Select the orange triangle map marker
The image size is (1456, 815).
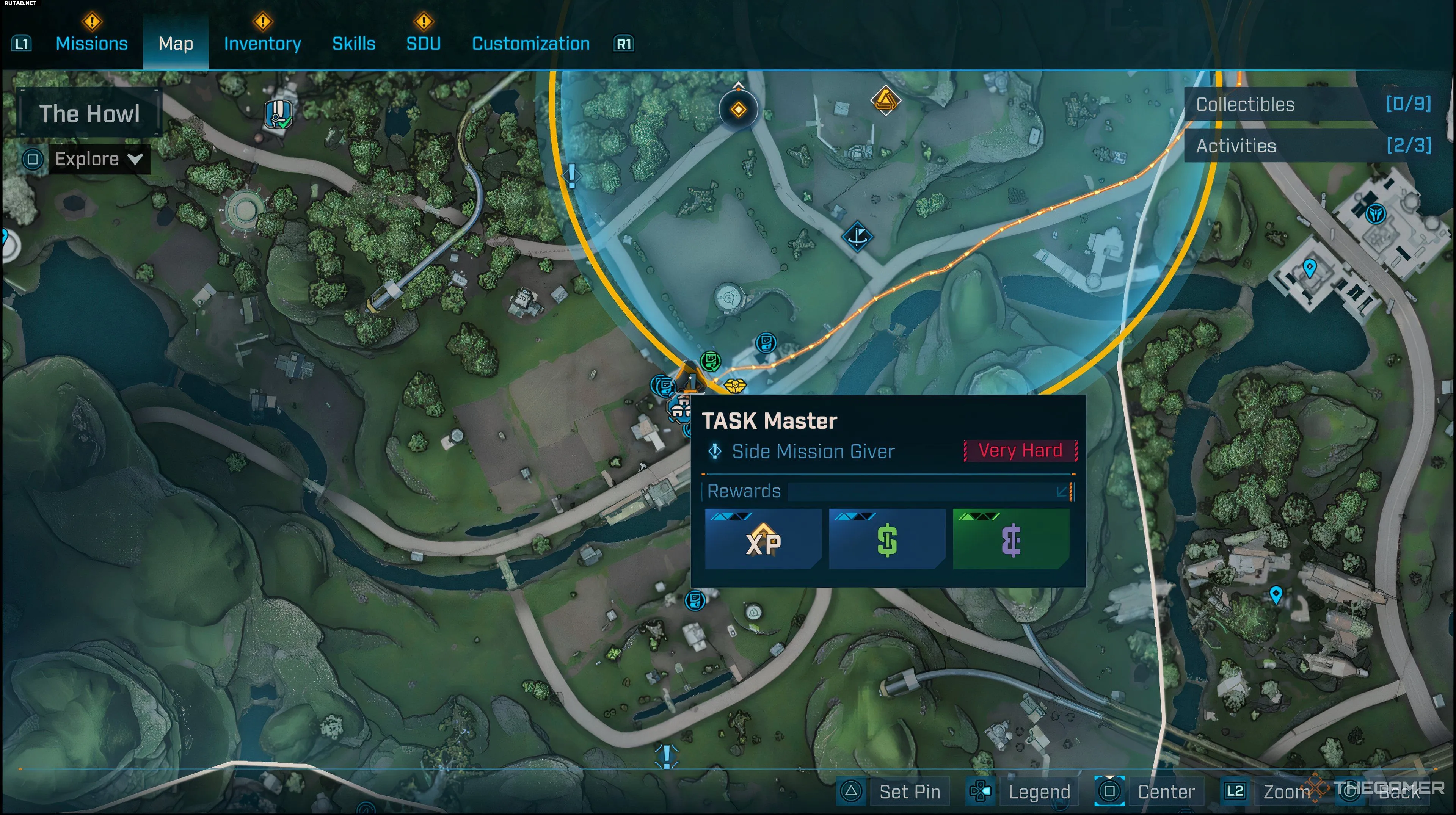(x=885, y=100)
